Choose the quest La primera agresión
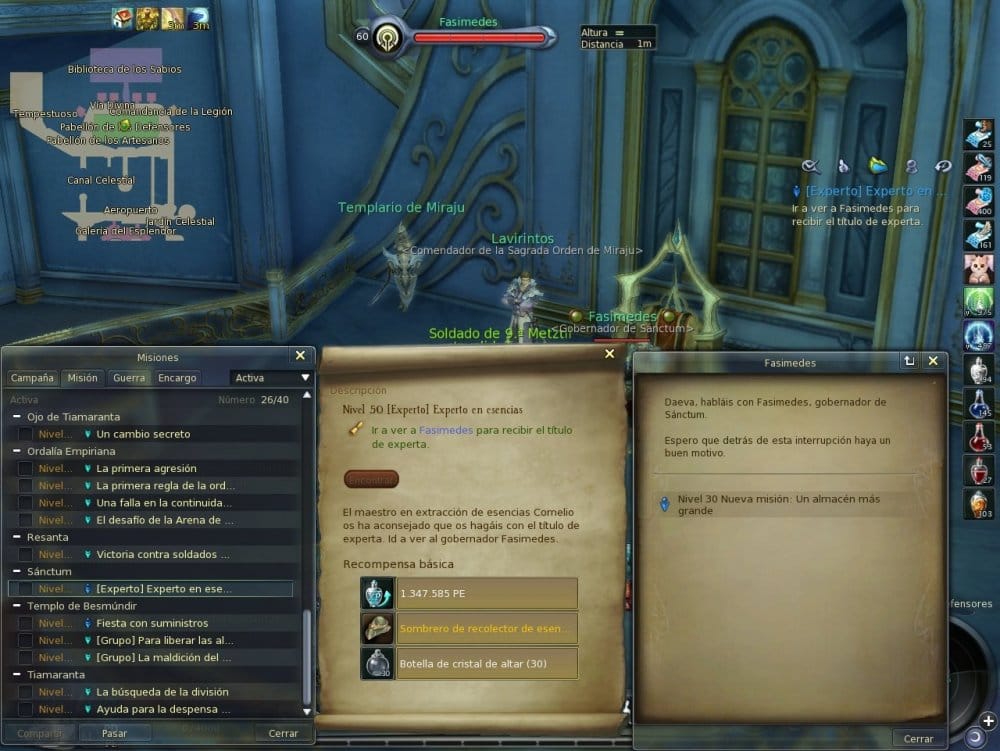Image resolution: width=1000 pixels, height=751 pixels. coord(146,468)
